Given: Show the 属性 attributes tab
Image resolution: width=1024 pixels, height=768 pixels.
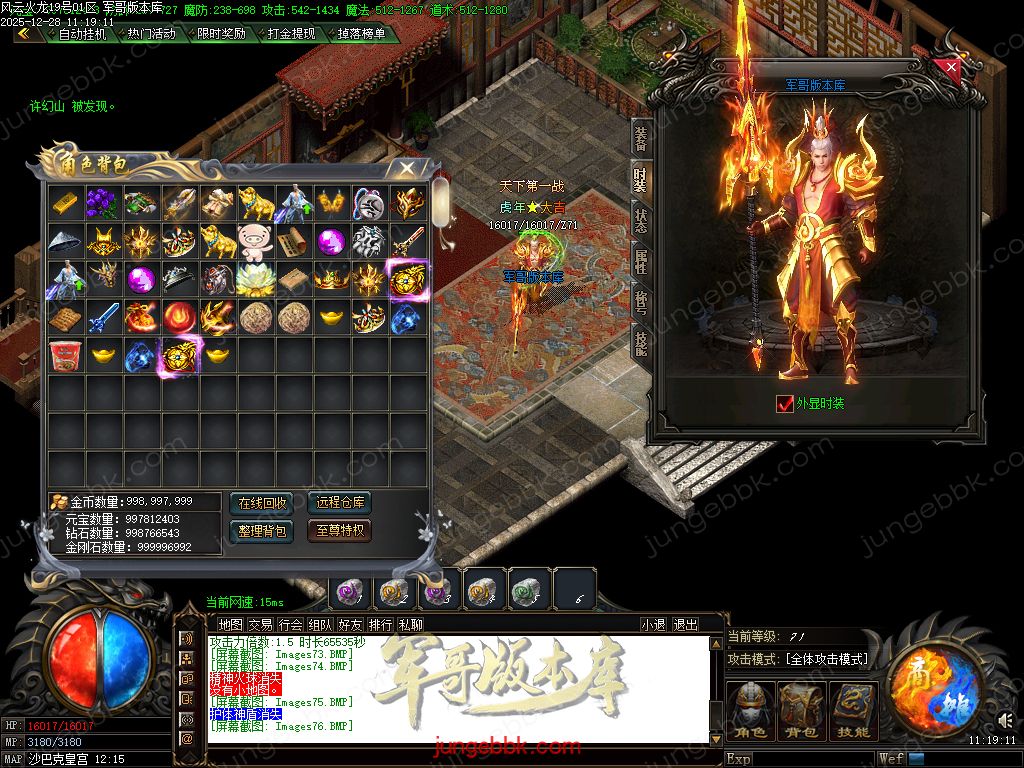Looking at the screenshot, I should tap(640, 262).
